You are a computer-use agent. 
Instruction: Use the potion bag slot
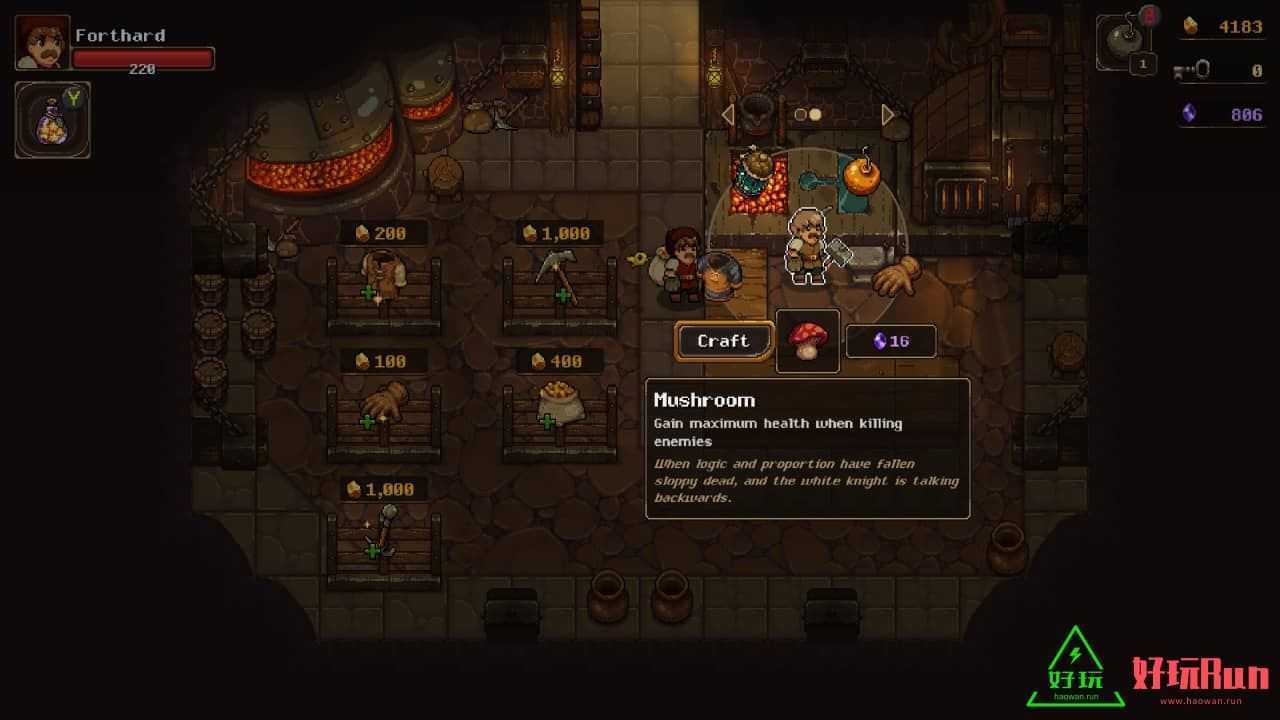[52, 120]
